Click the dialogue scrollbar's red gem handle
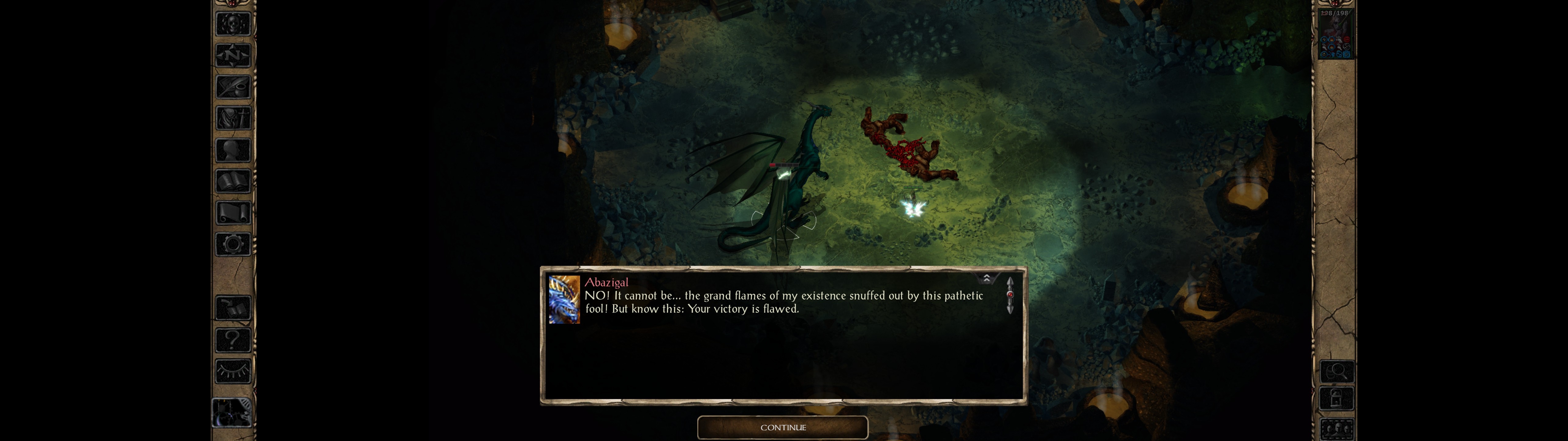Screen dimensions: 1568x441 1010,295
